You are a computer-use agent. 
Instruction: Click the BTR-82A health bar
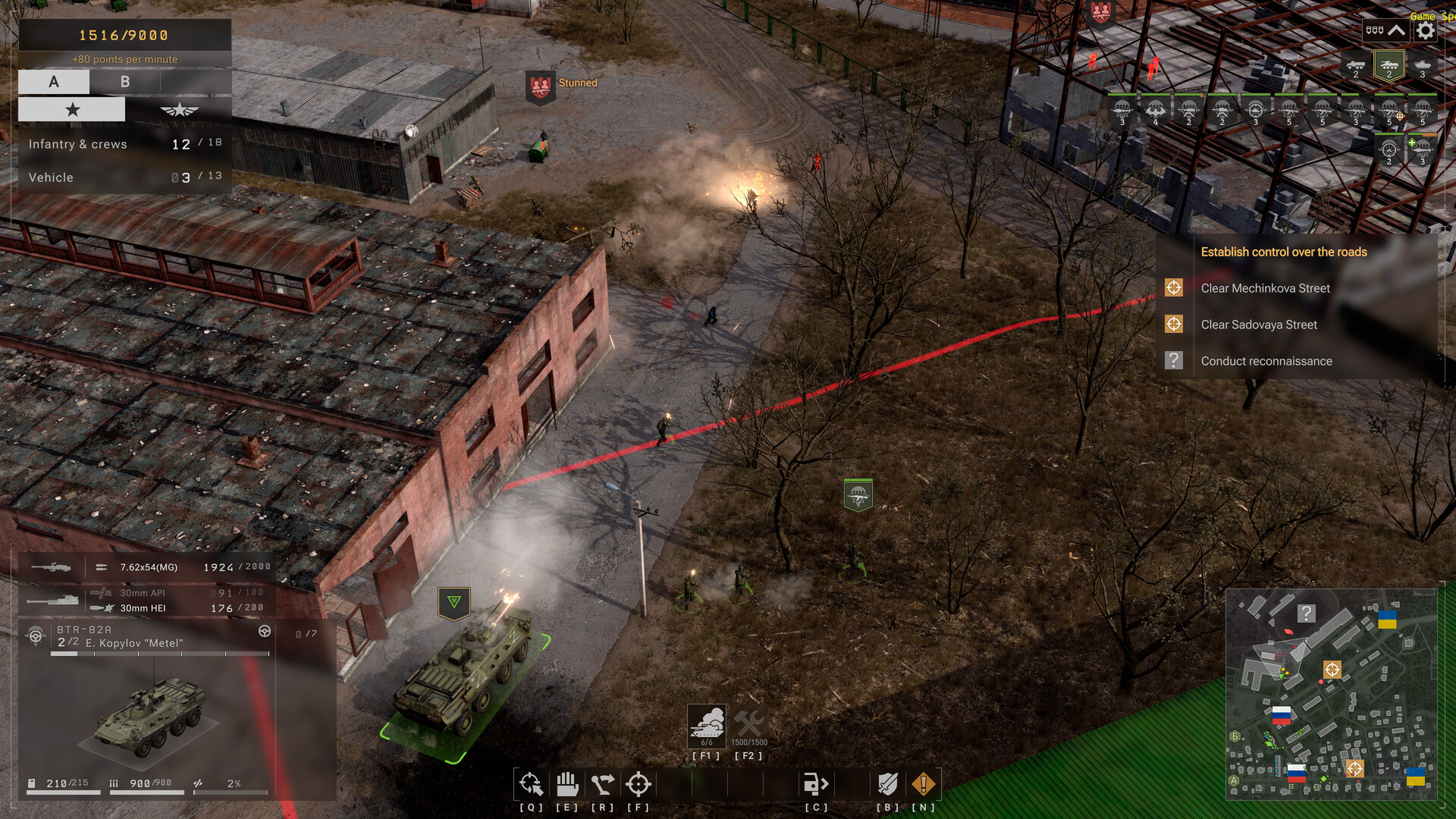coord(157,654)
